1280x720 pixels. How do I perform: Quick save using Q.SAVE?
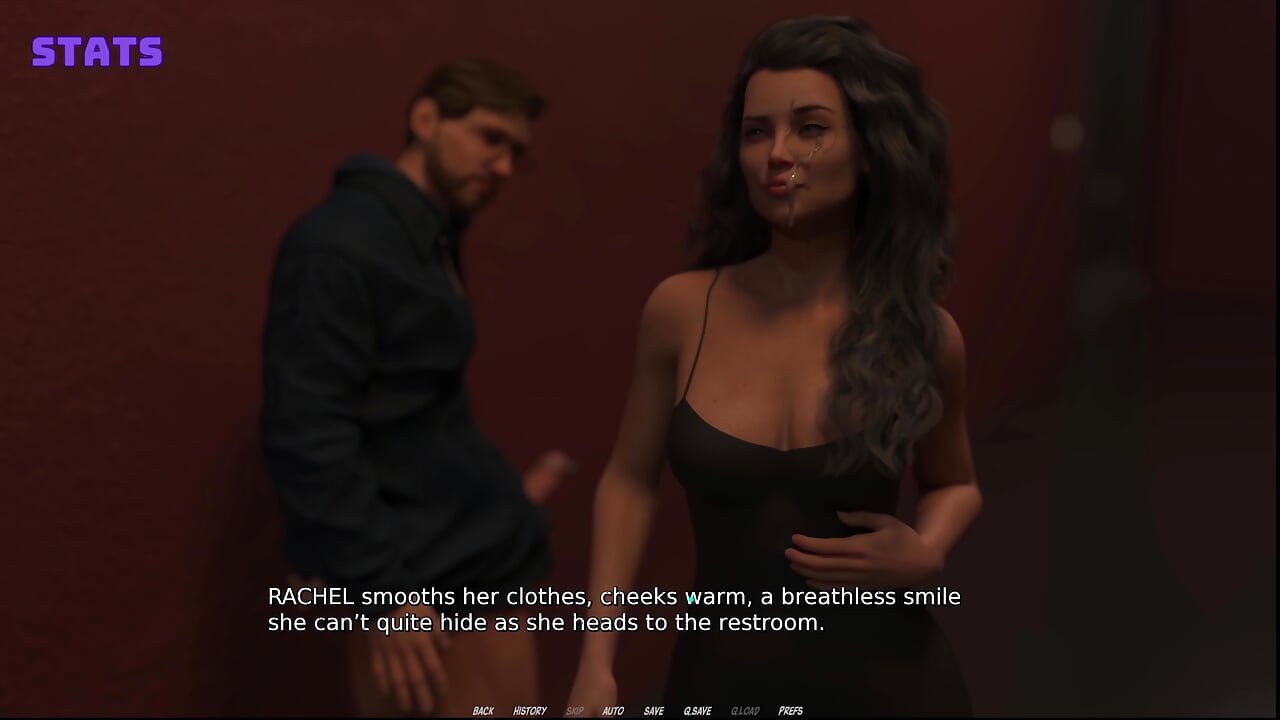coord(697,711)
